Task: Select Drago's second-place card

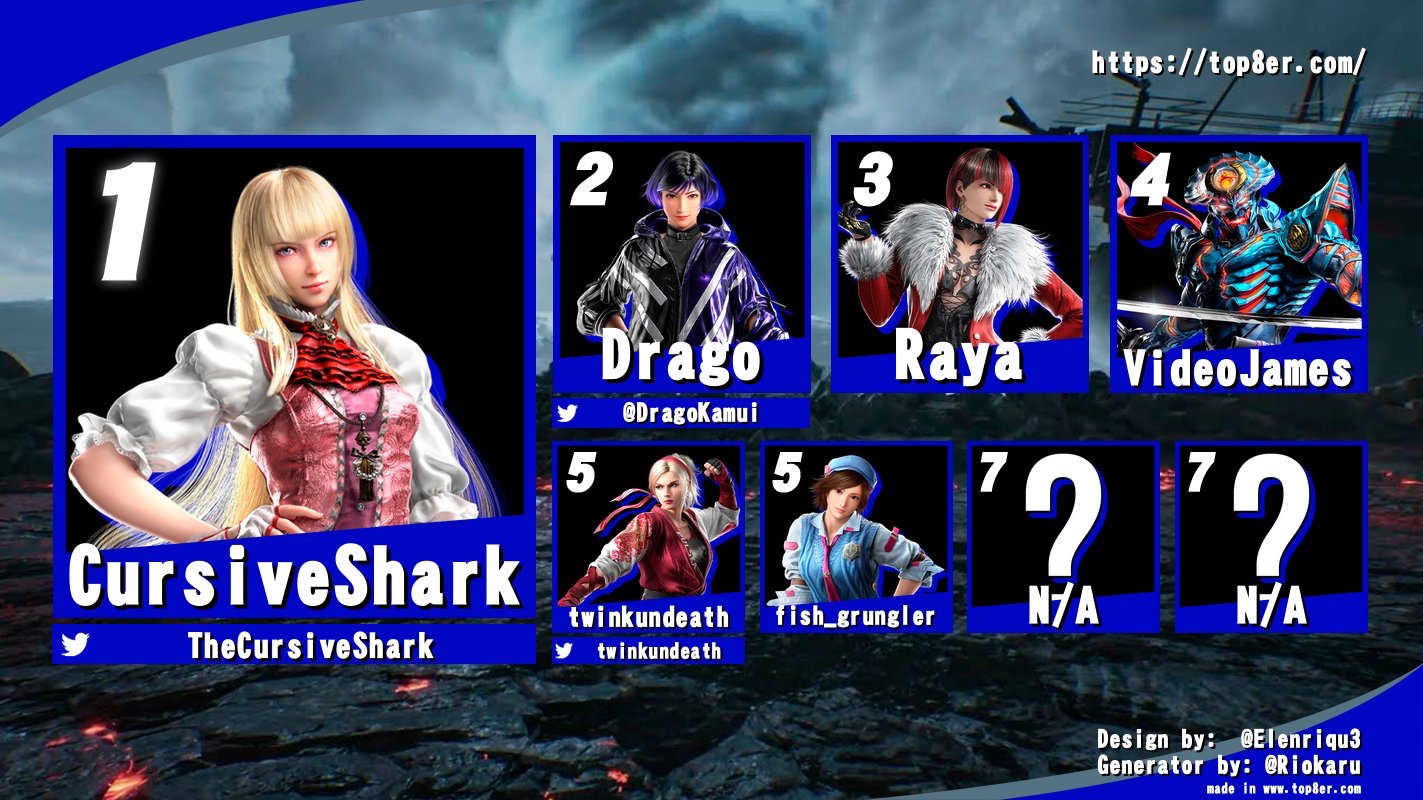Action: [681, 265]
